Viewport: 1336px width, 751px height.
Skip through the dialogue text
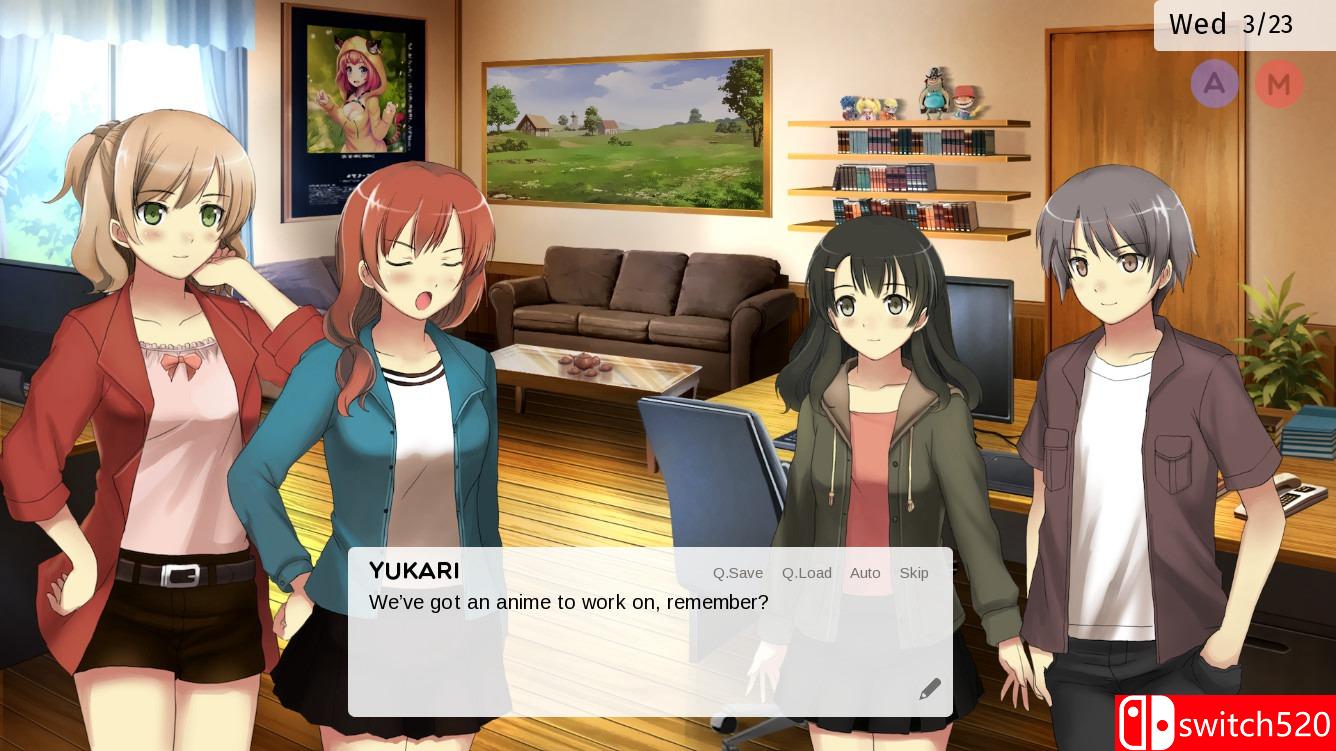click(x=914, y=573)
